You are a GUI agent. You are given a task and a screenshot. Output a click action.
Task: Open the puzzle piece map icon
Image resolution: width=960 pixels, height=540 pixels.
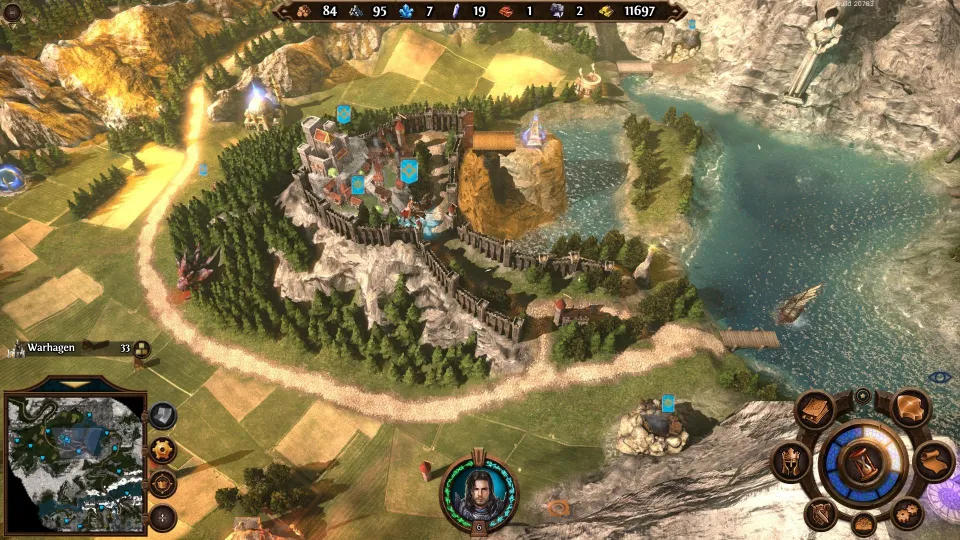click(909, 408)
